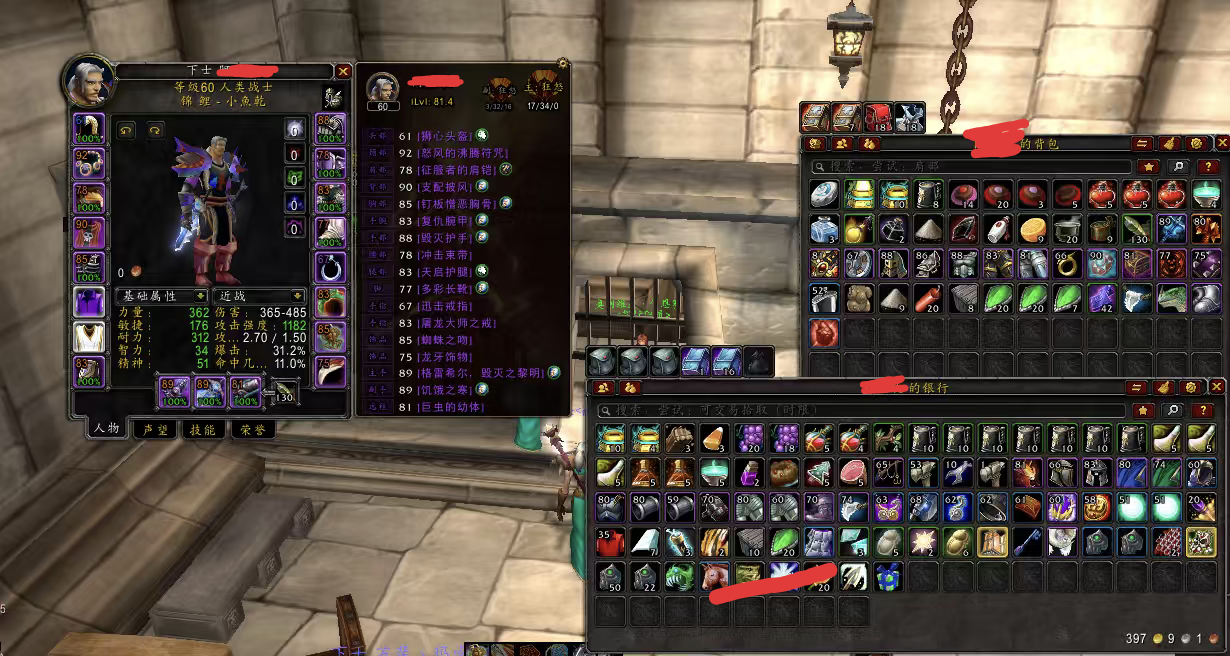Close the character panel
1230x656 pixels.
[343, 72]
